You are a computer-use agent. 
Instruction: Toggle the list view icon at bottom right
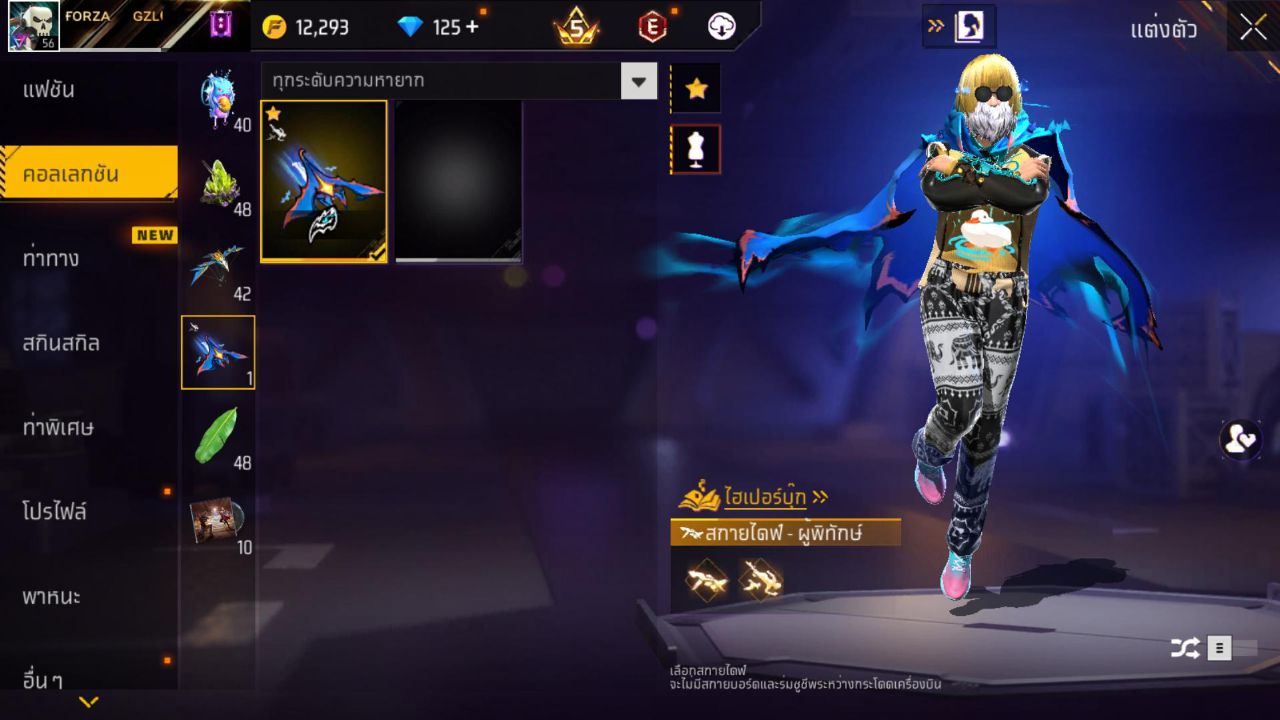click(x=1220, y=647)
